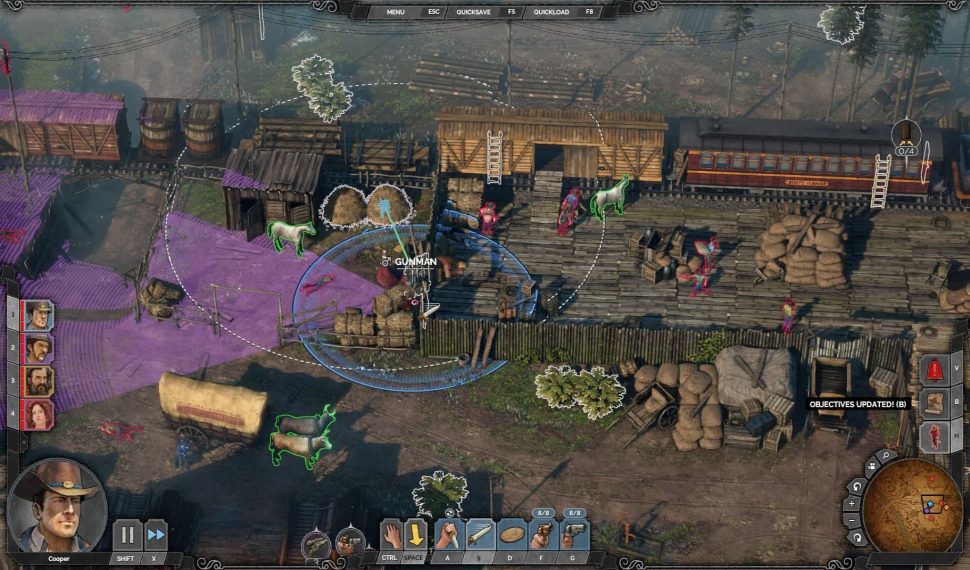Activate the red alarm bell button
The height and width of the screenshot is (570, 970).
(935, 370)
